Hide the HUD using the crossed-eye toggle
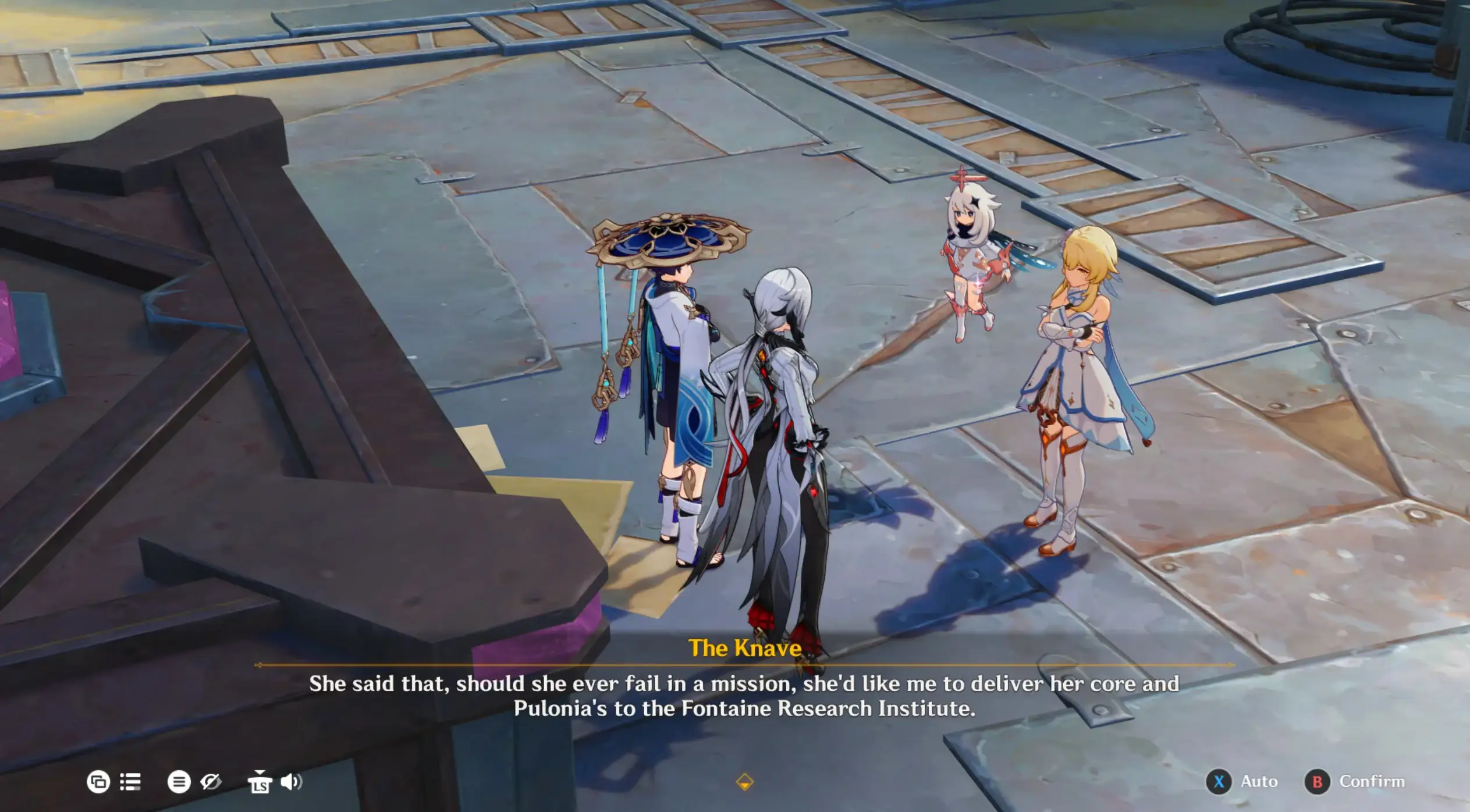 point(211,782)
